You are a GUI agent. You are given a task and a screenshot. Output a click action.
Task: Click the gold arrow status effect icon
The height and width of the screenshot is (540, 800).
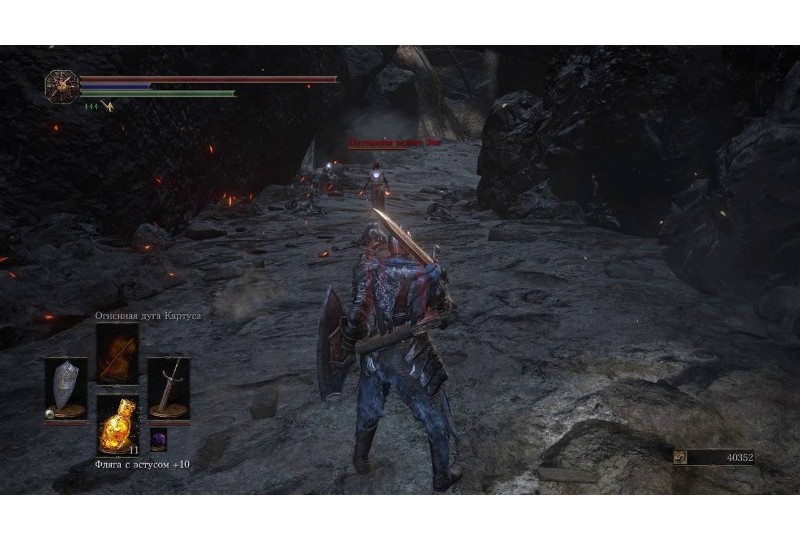[110, 105]
